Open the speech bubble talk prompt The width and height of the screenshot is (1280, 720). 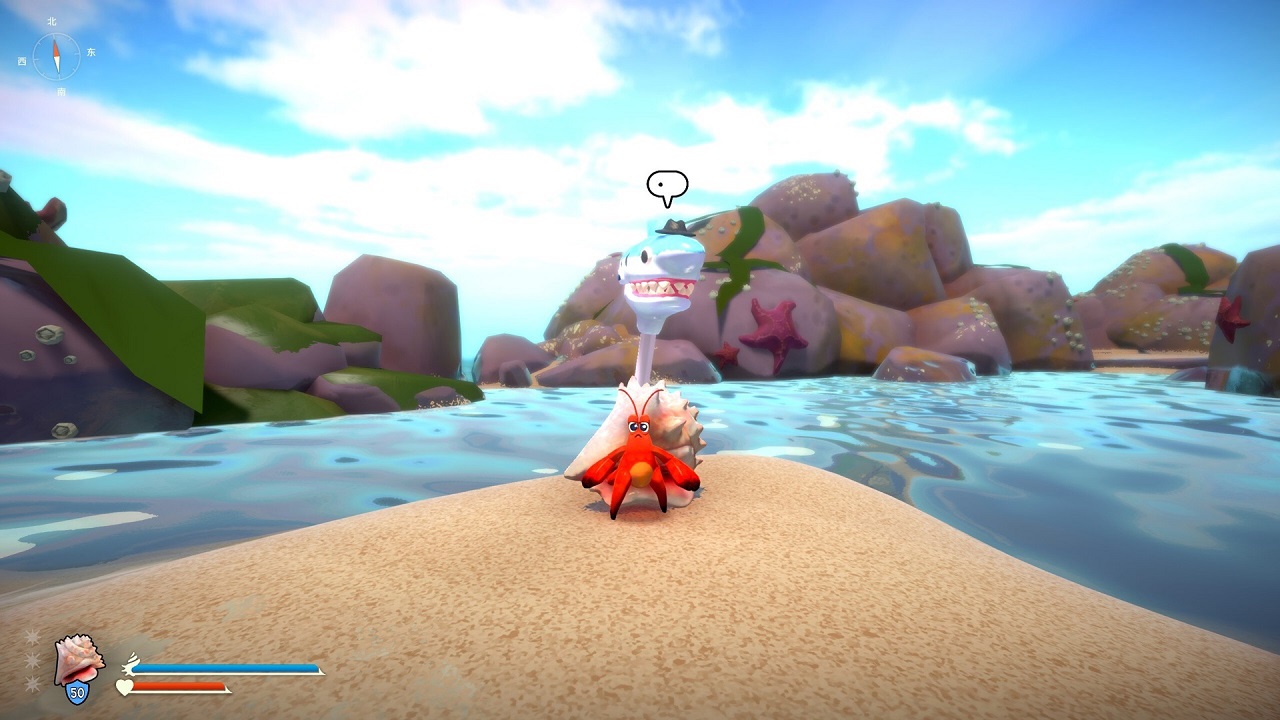coord(667,185)
